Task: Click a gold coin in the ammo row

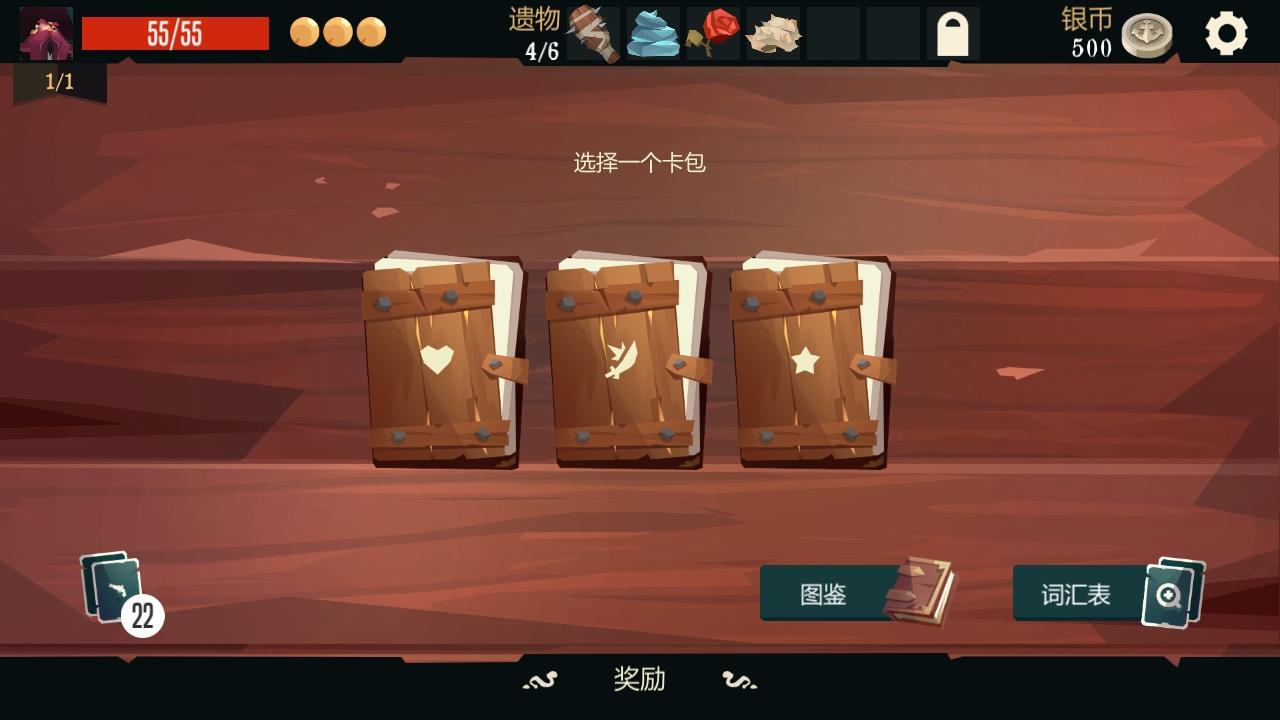Action: pos(305,32)
